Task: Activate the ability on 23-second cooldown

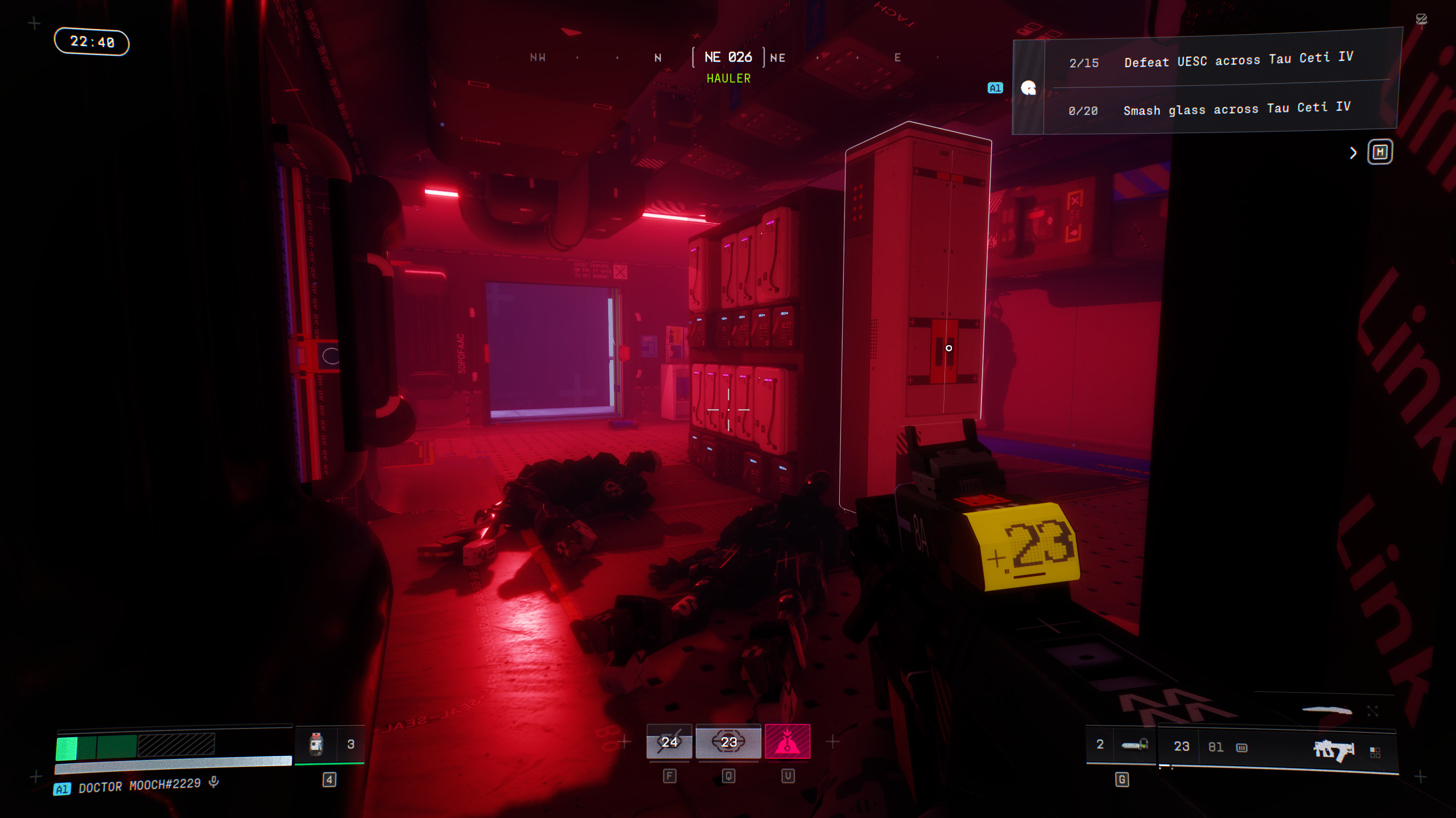Action: tap(728, 742)
